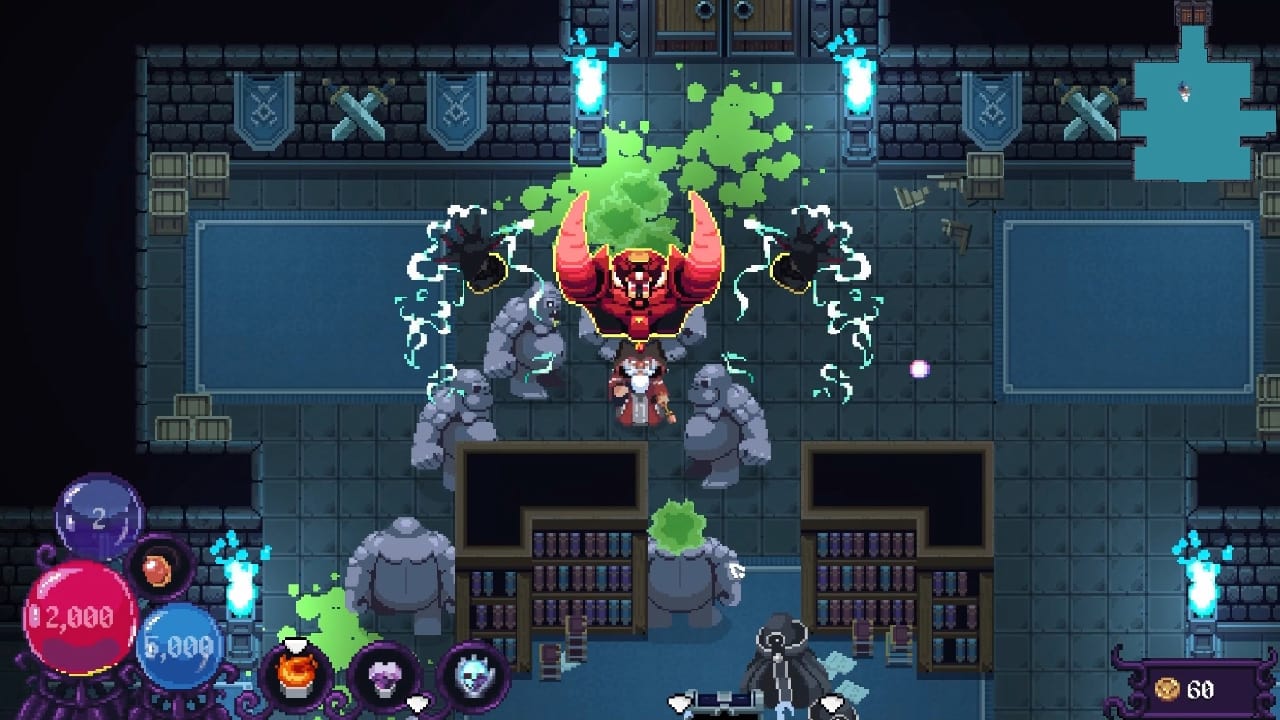
Task: Click the white arrow above the fire cauldron ability
Action: [x=295, y=644]
